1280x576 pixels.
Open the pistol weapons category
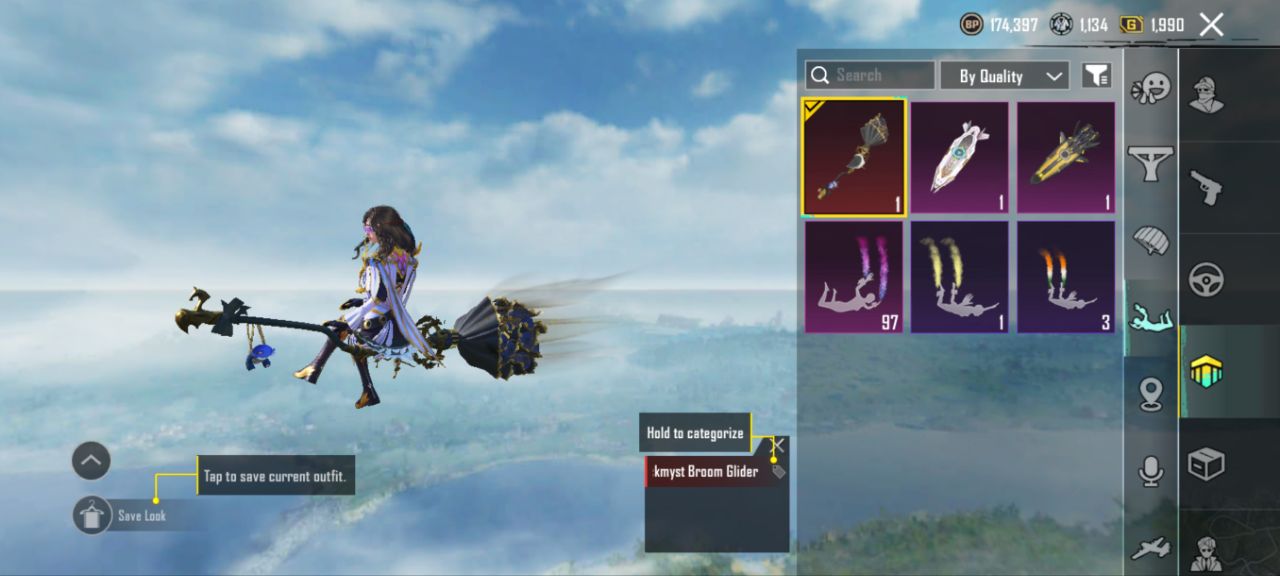[1206, 187]
